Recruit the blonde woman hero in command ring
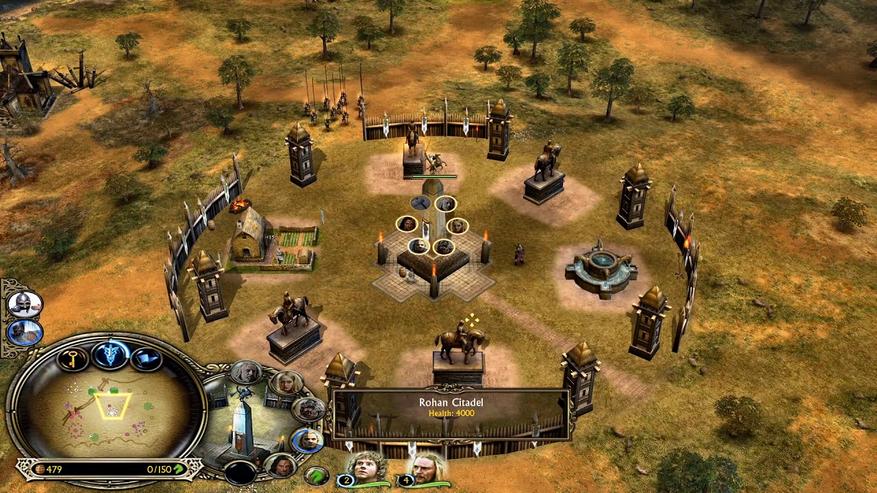The width and height of the screenshot is (877, 493). pyautogui.click(x=287, y=382)
